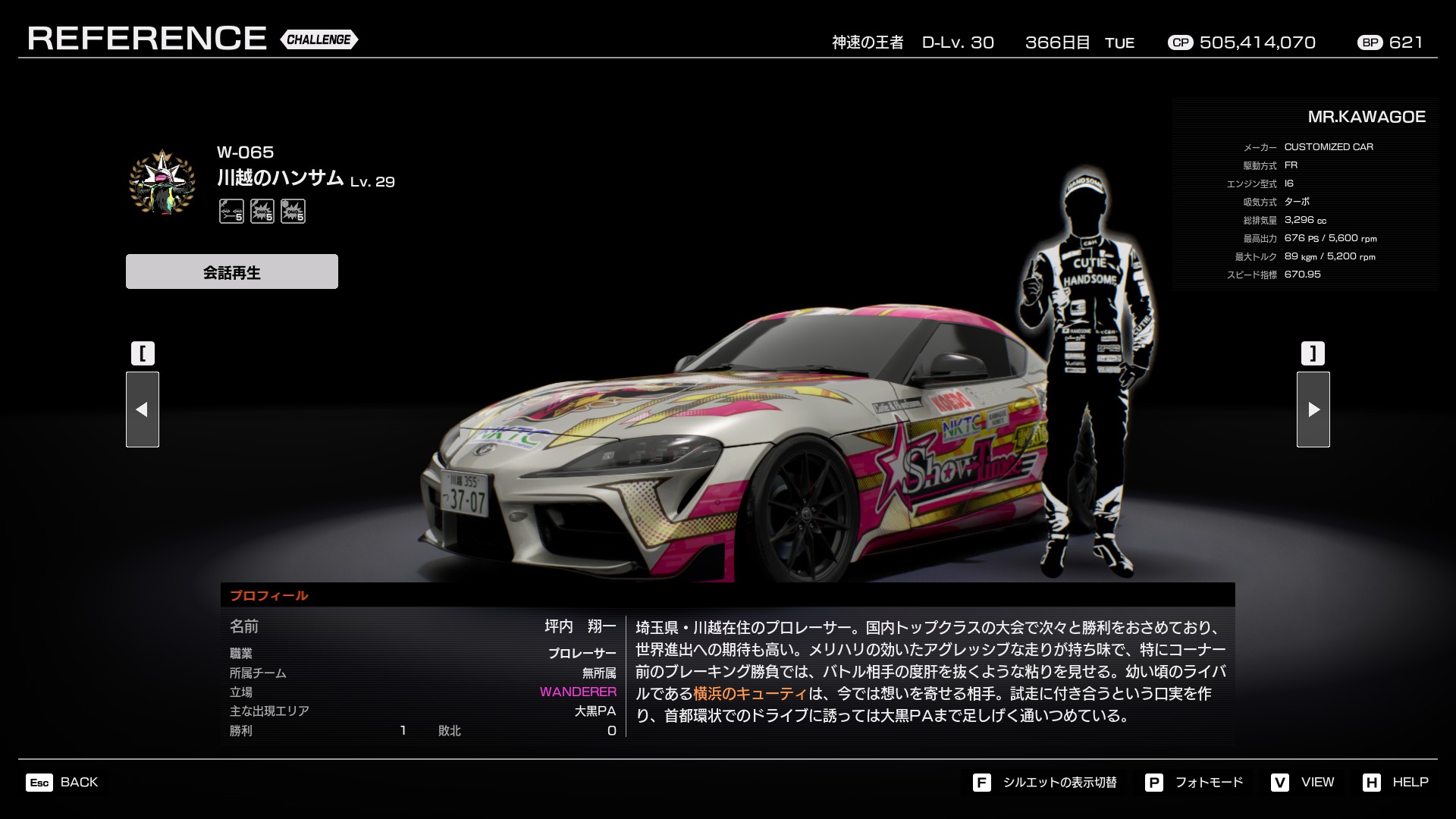This screenshot has width=1456, height=819.
Task: Show the next rival with right arrow
Action: (x=1313, y=409)
